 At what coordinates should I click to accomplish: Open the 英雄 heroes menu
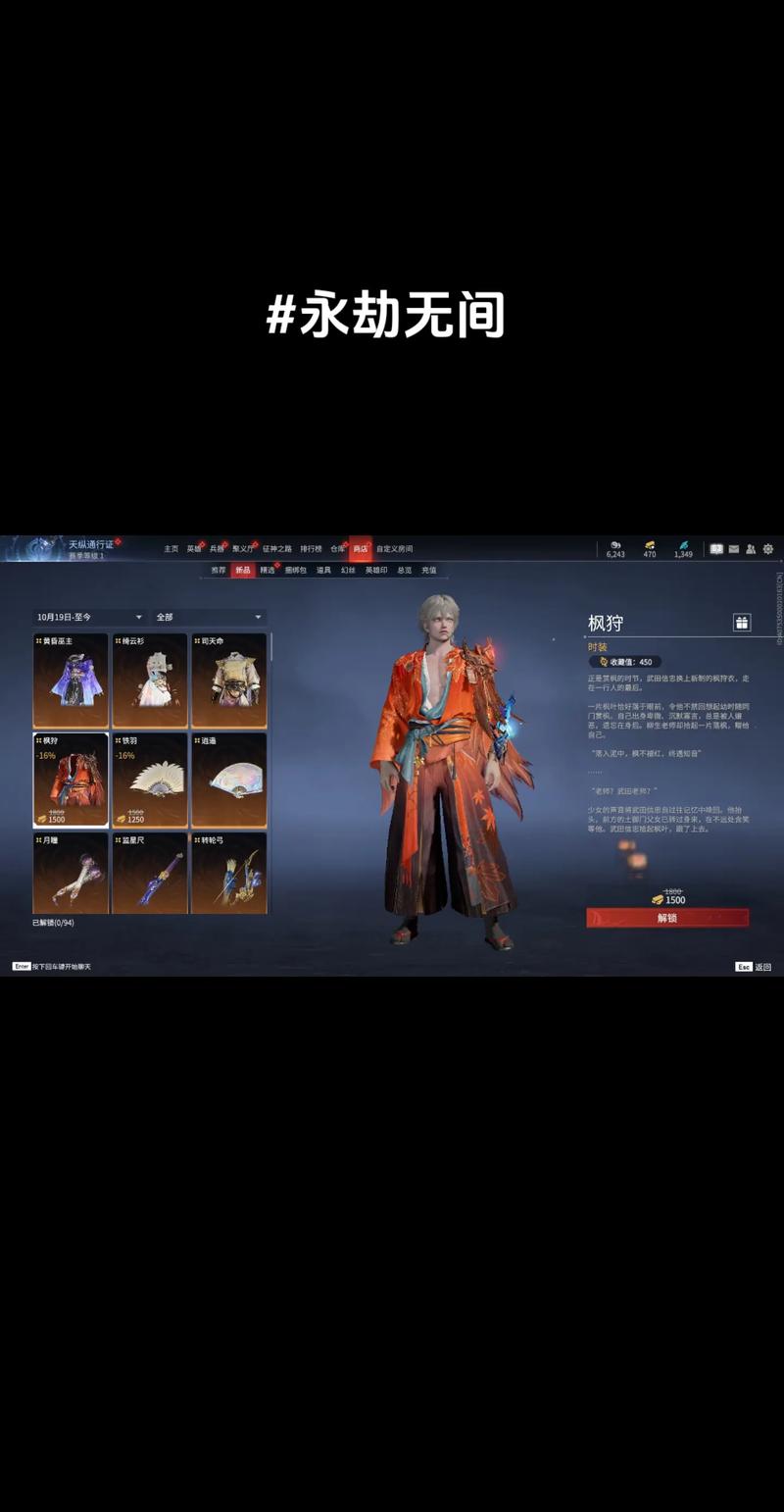coord(194,549)
